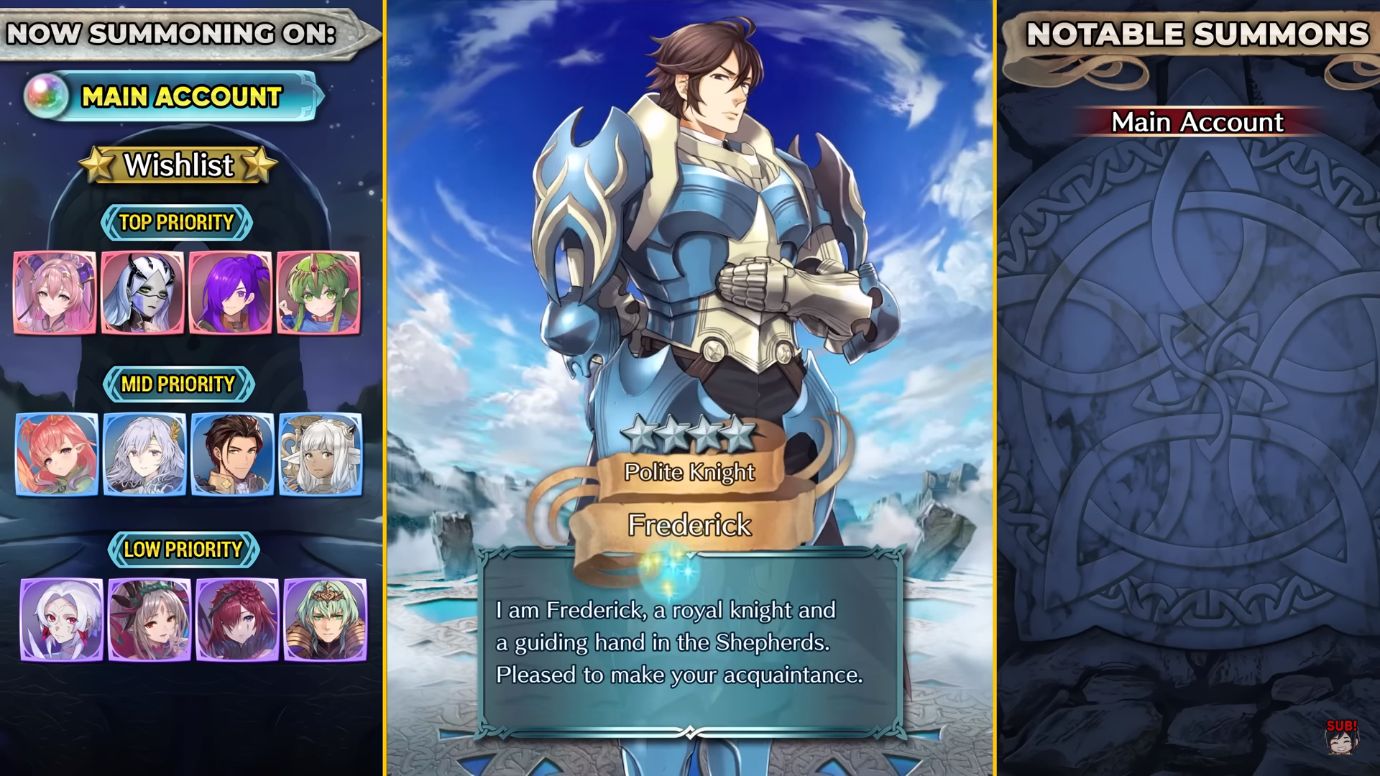Pick the dark-red-haired woman with flower headpiece
The image size is (1380, 776).
(237, 620)
